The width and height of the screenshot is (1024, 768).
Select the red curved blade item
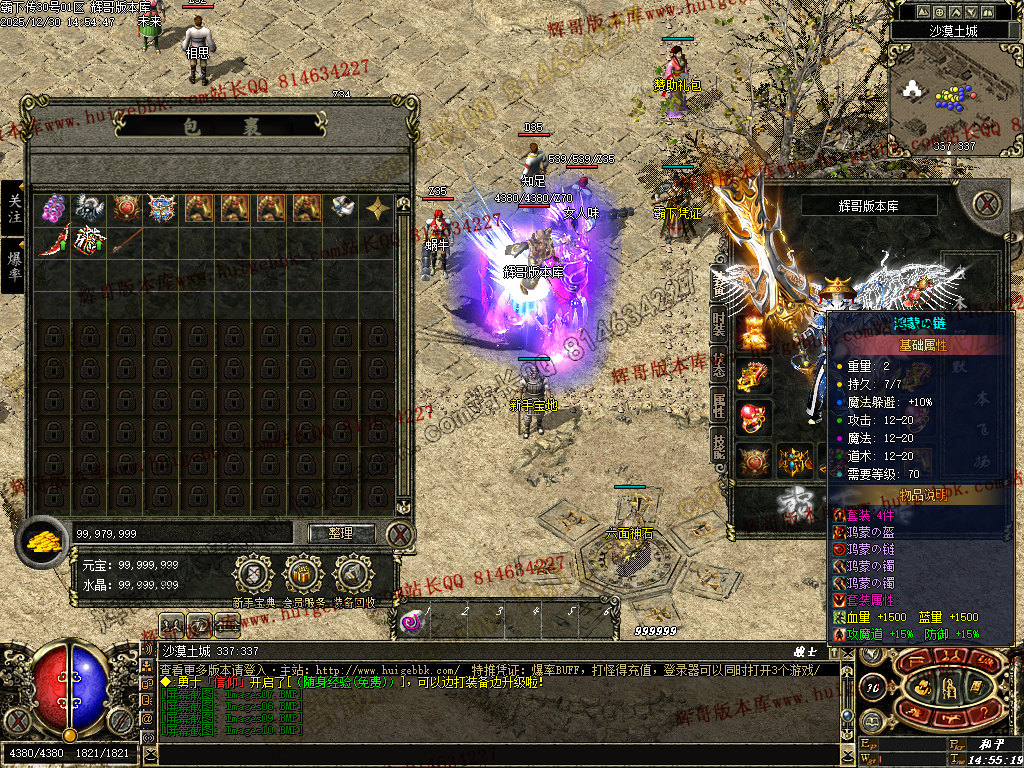[x=53, y=241]
